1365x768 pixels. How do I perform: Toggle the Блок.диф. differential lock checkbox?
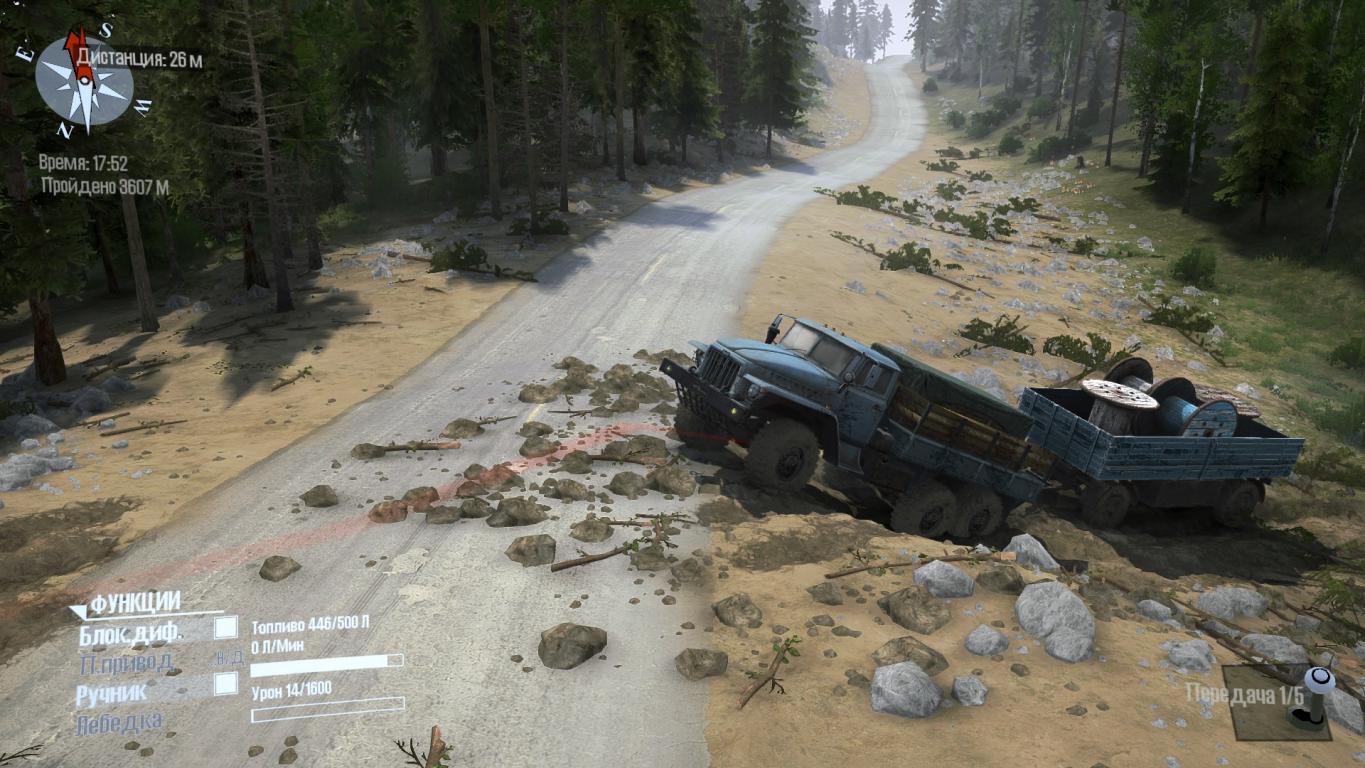pos(227,628)
